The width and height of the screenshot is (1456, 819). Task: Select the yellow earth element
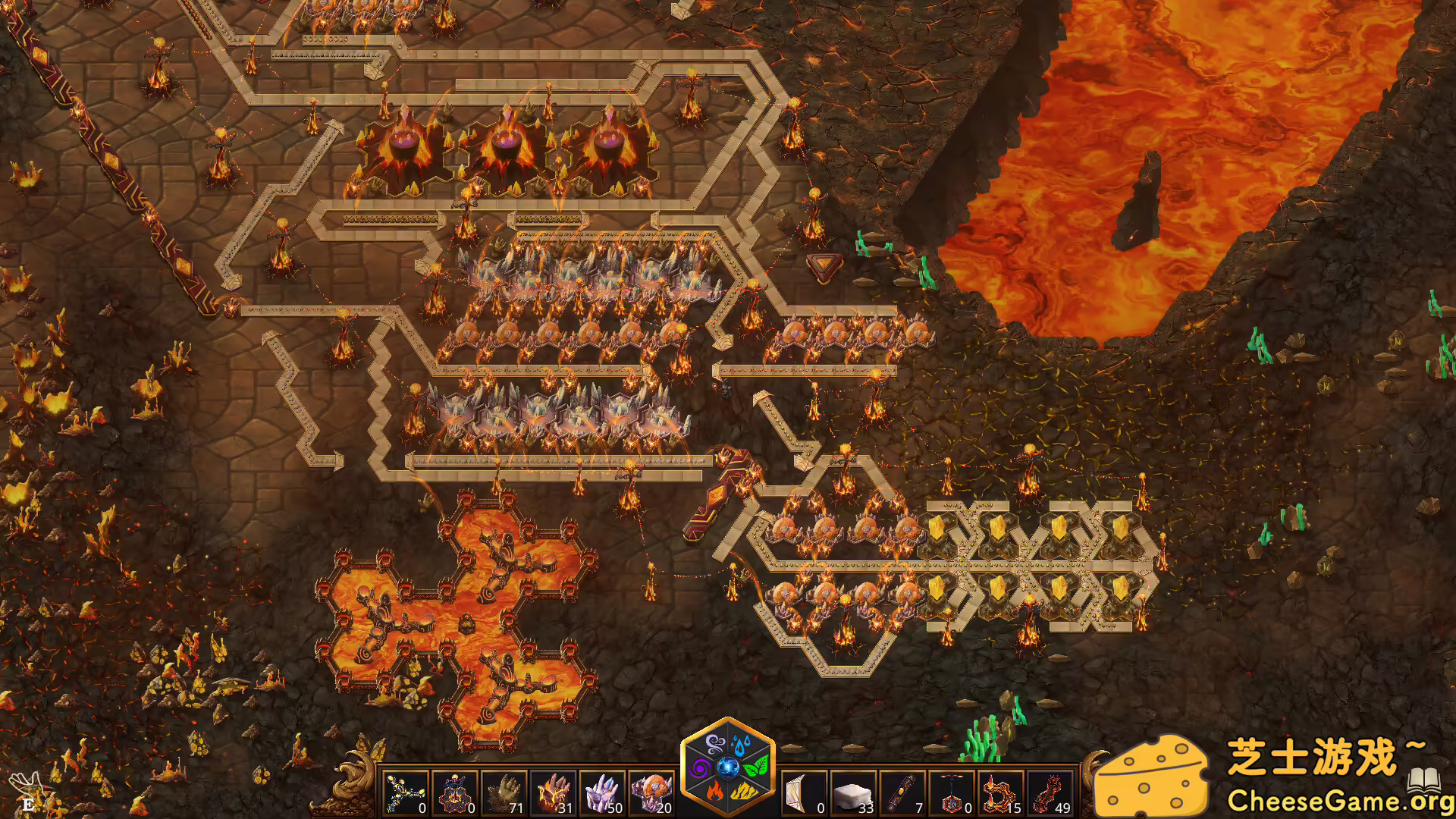tap(742, 793)
